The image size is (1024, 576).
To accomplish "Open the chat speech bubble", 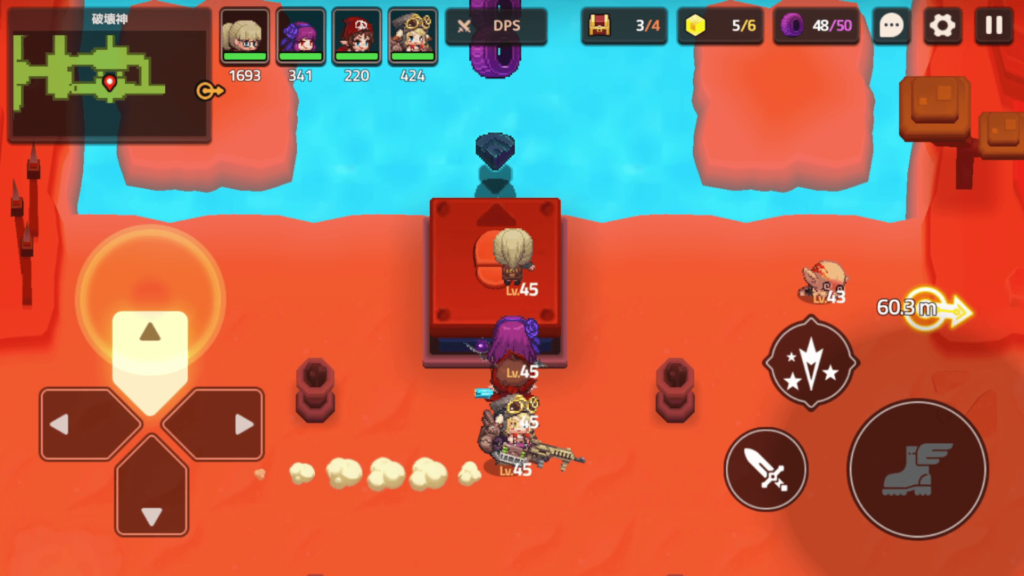I will click(891, 26).
